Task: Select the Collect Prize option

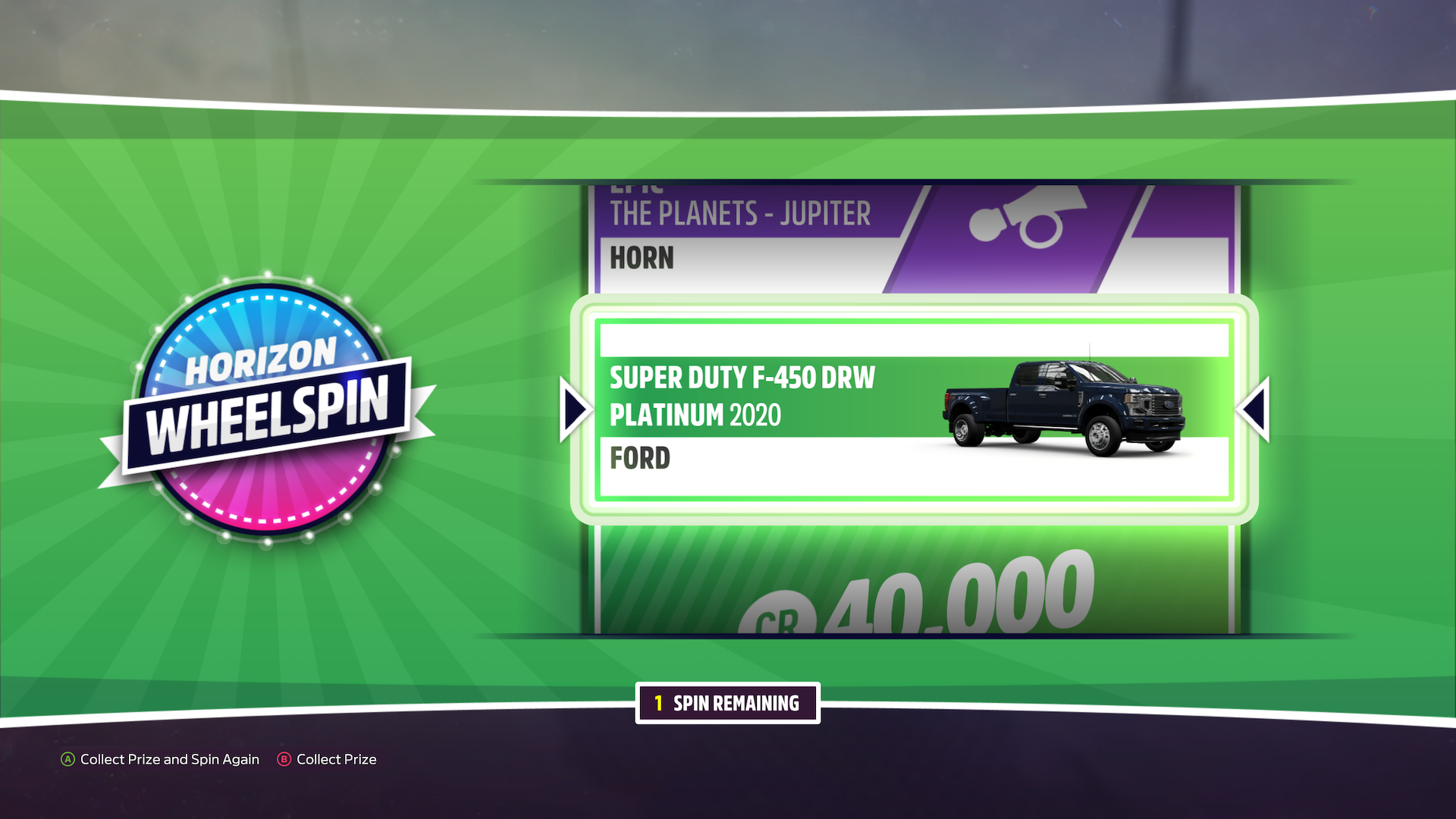Action: pyautogui.click(x=328, y=759)
